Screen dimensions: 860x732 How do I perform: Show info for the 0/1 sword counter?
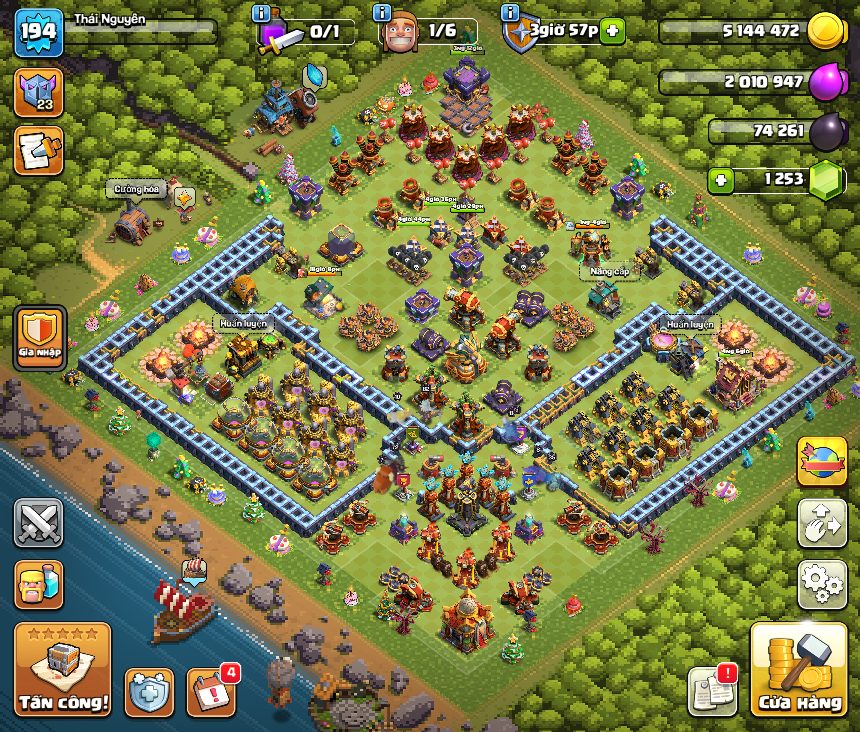pyautogui.click(x=263, y=13)
